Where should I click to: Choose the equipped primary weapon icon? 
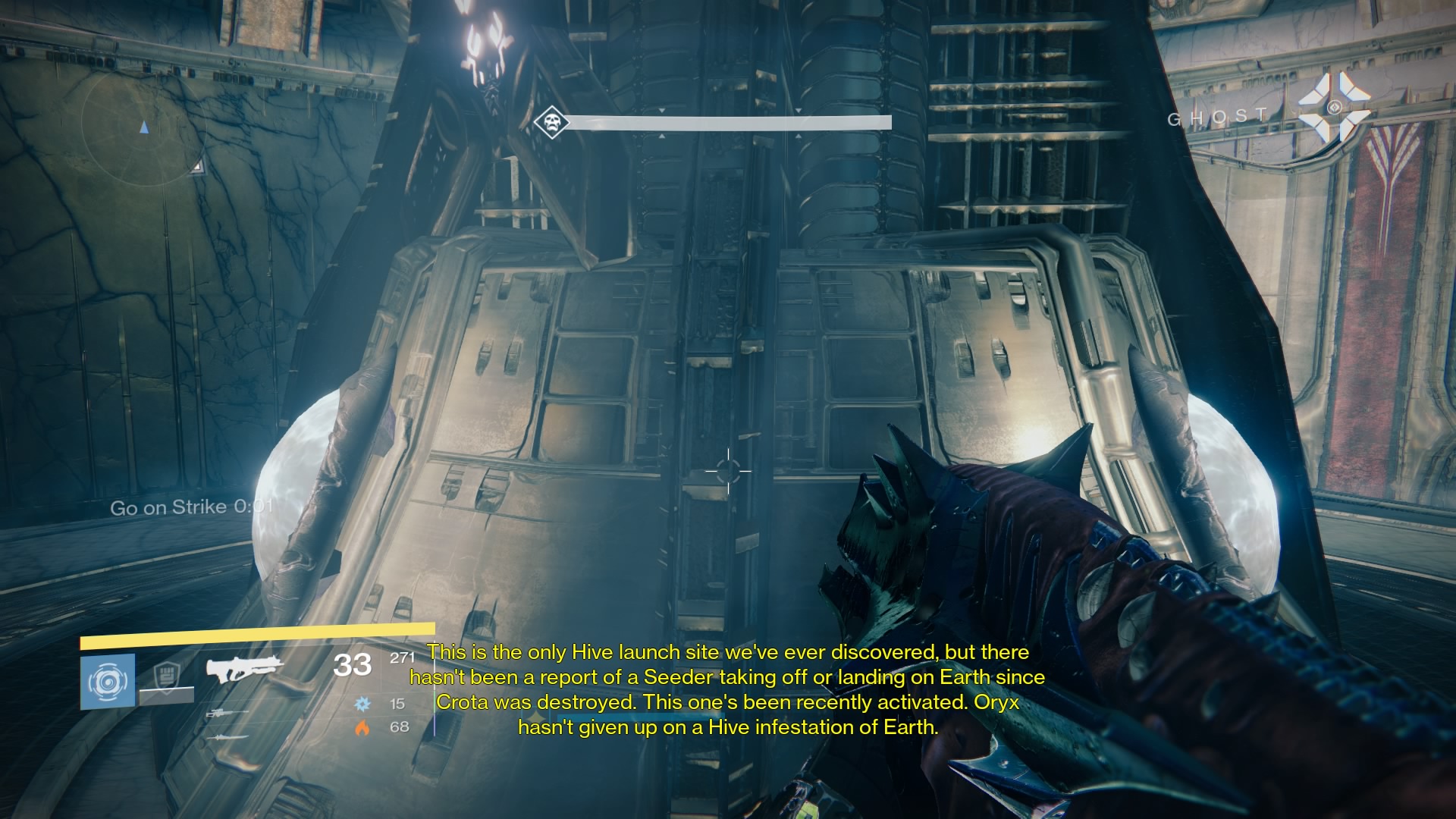[x=244, y=670]
